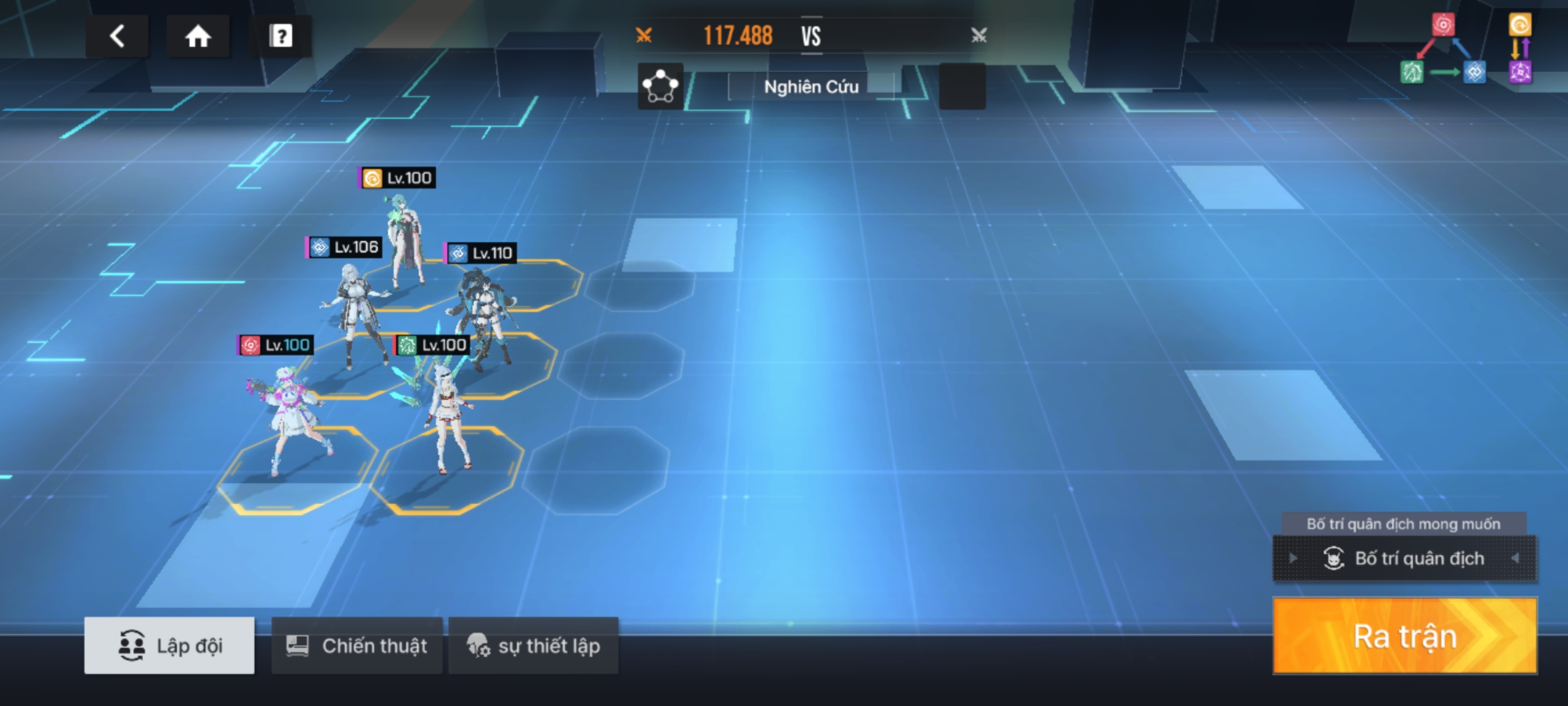This screenshot has width=1568, height=706.
Task: Open the sự thiết lập tab
Action: coord(533,645)
